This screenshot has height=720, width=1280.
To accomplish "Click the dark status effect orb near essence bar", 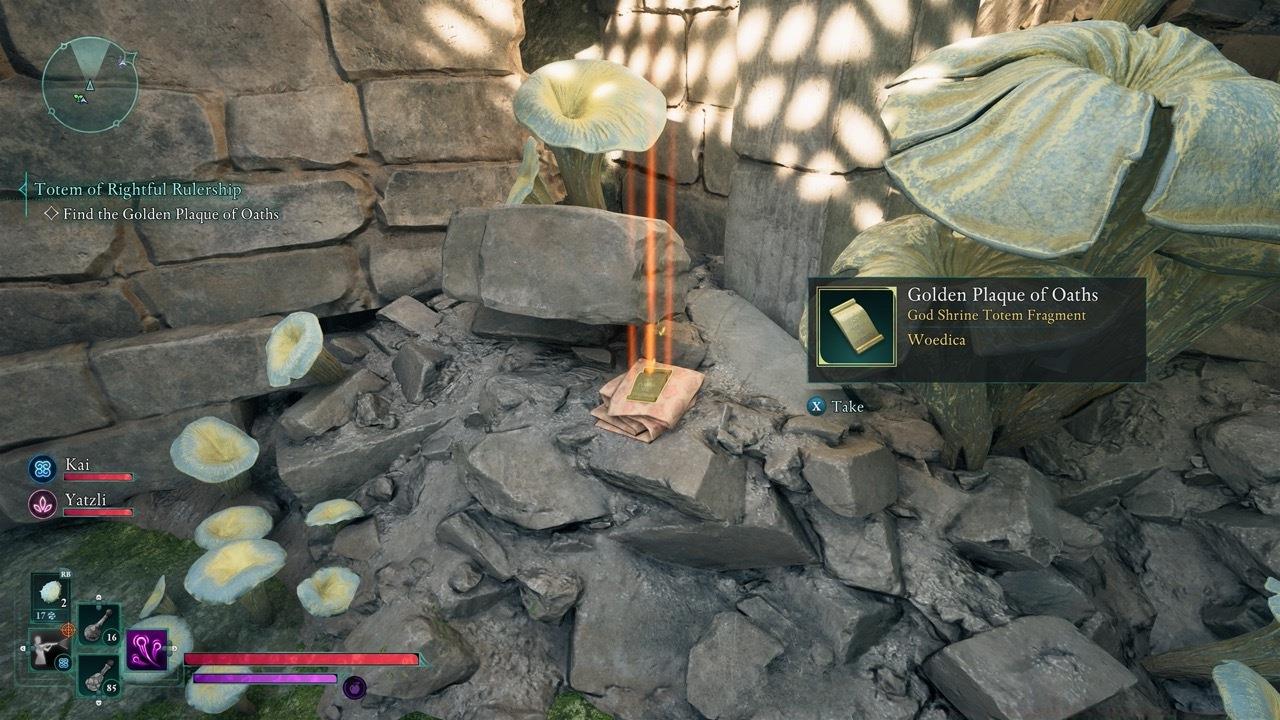I will [x=354, y=688].
